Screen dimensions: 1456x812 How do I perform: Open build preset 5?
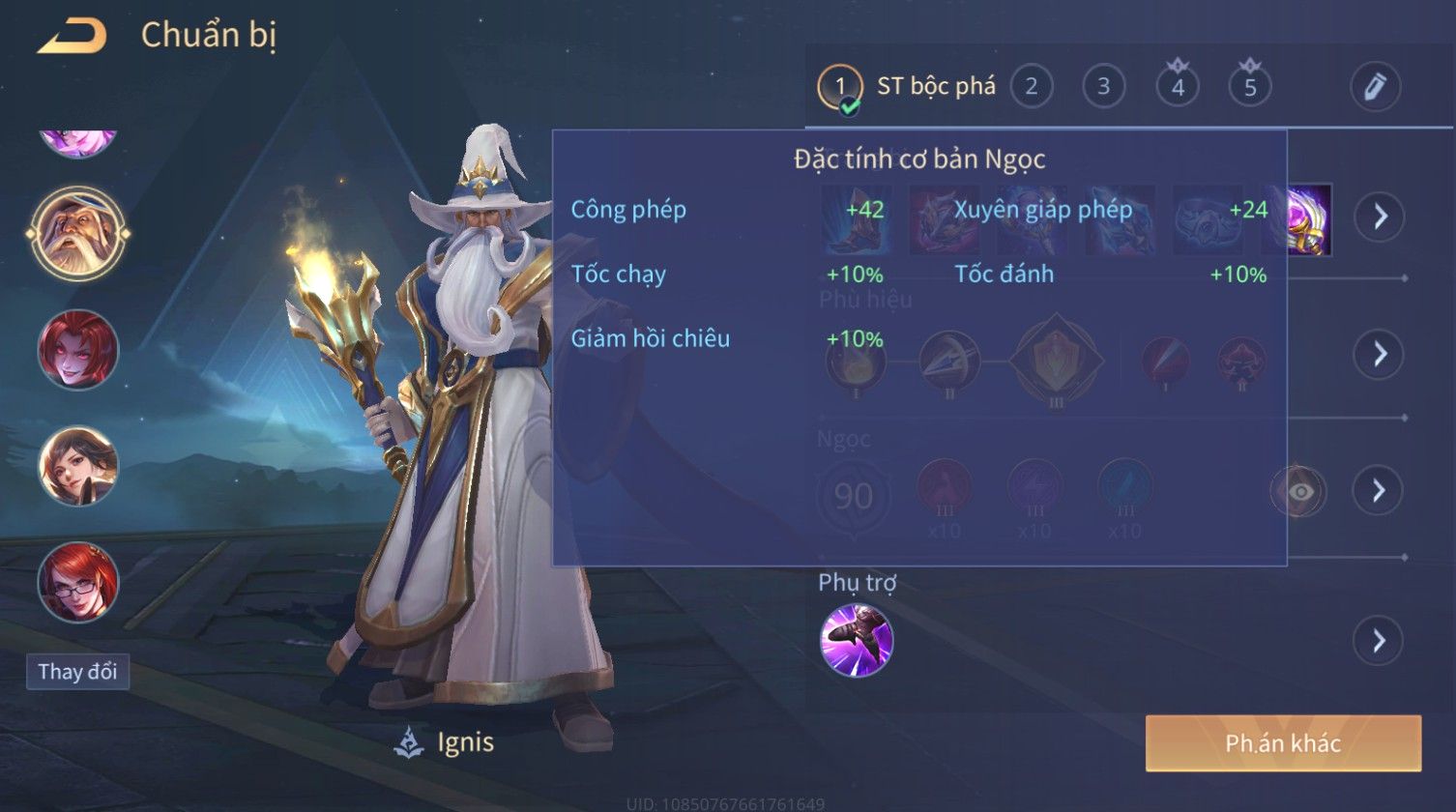pos(1250,87)
